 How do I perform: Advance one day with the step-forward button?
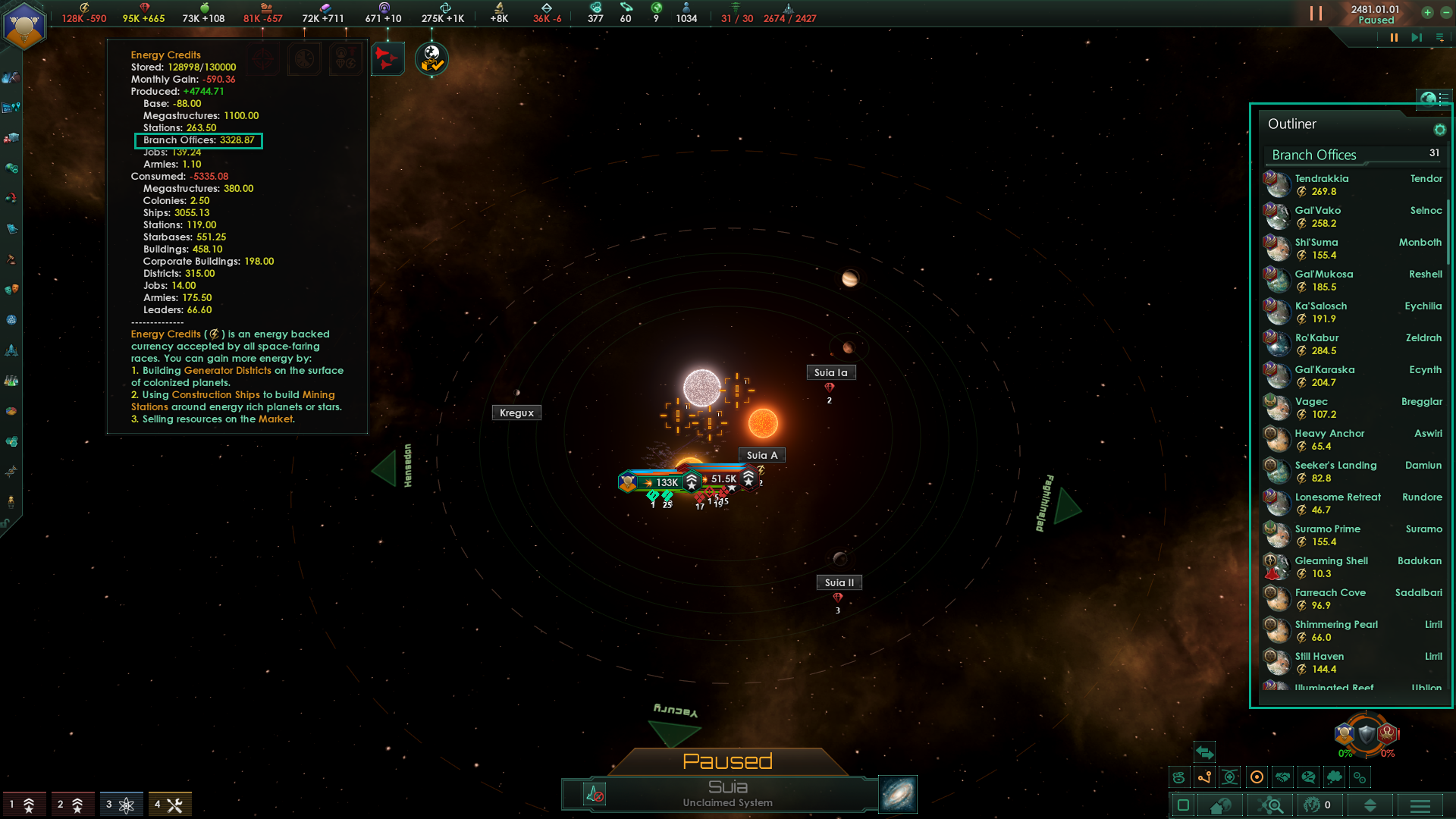[1416, 38]
